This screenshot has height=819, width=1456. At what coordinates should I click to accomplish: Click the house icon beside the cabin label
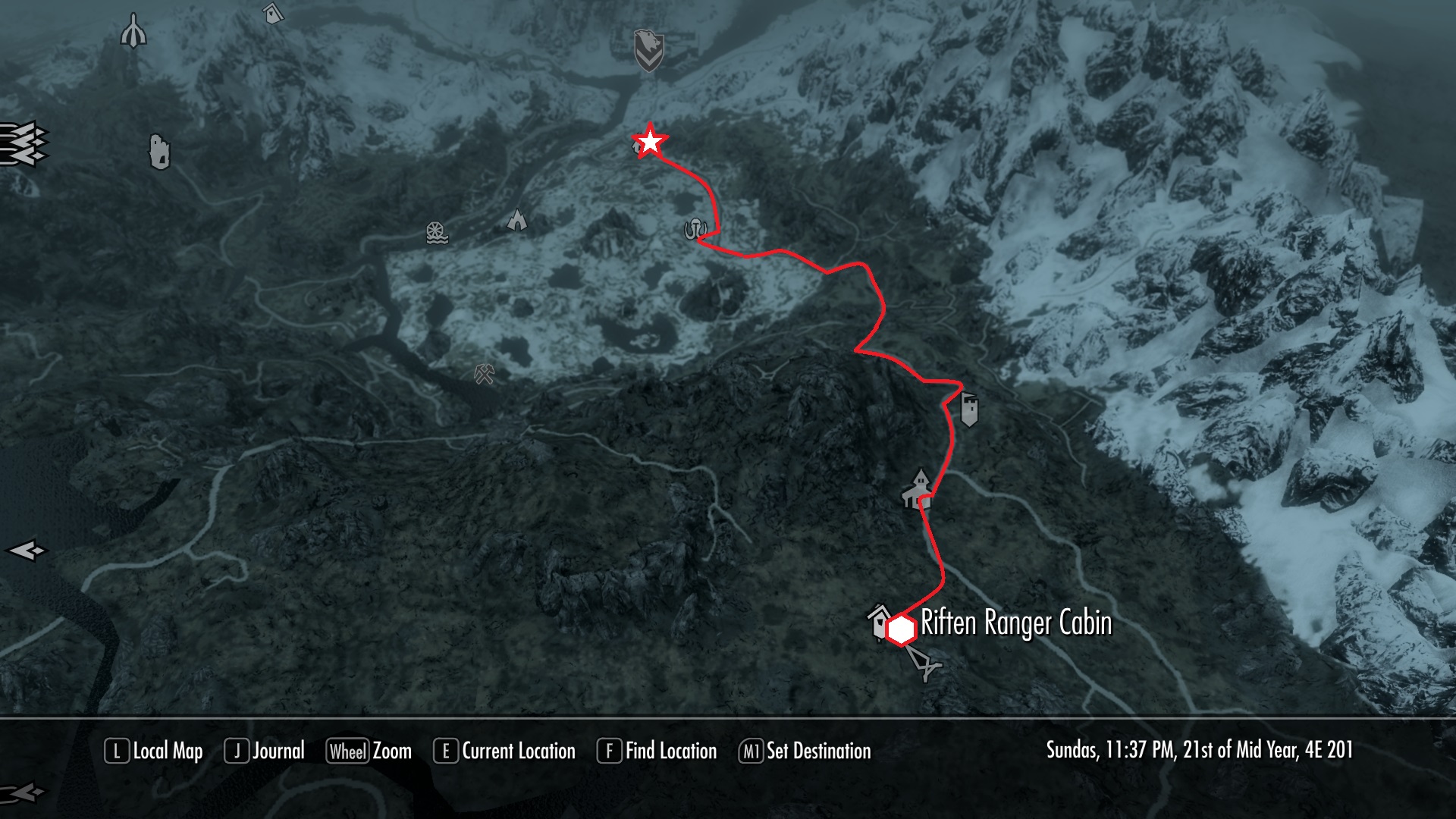(878, 620)
